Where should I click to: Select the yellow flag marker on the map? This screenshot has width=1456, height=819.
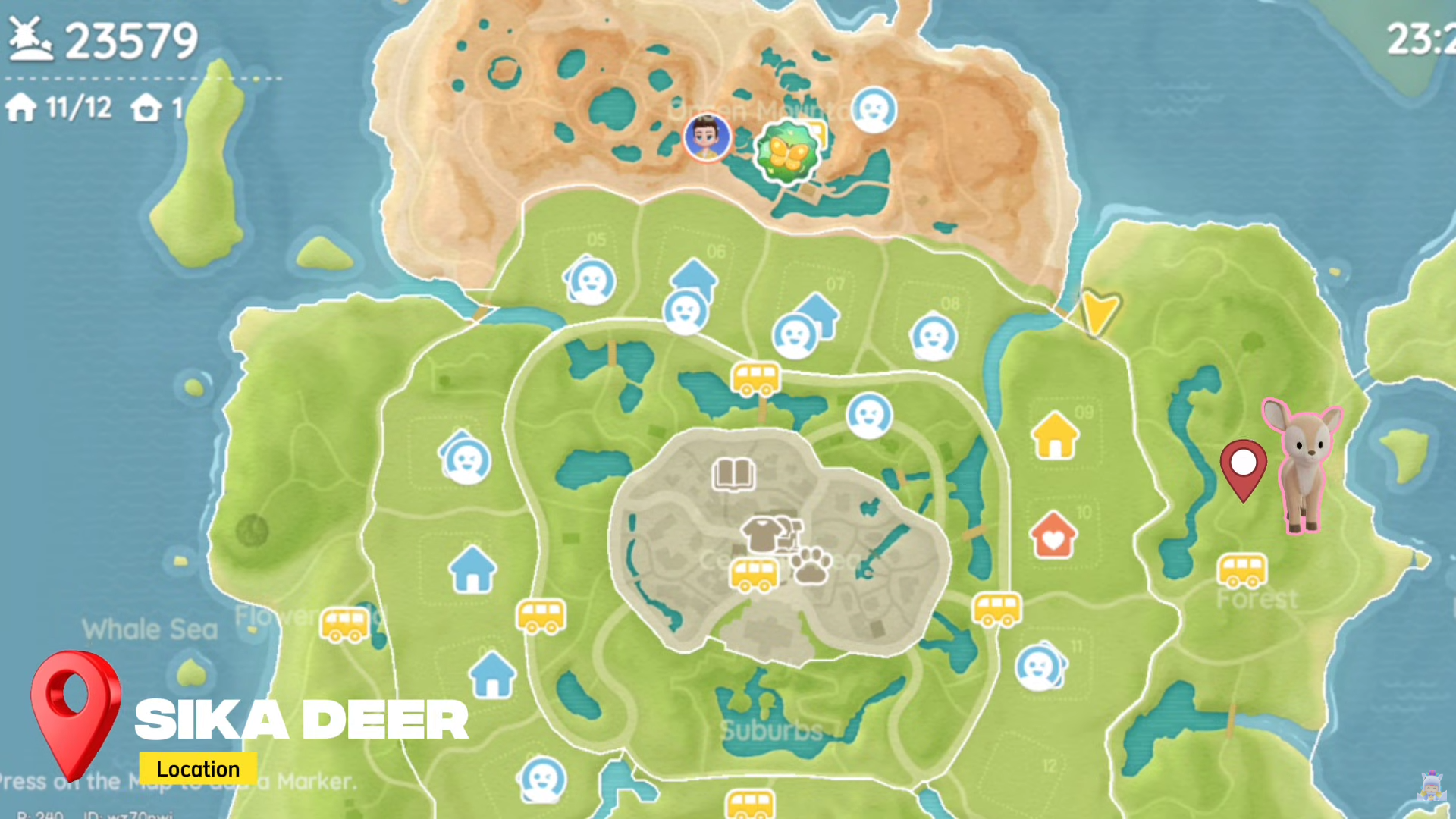pyautogui.click(x=1101, y=309)
